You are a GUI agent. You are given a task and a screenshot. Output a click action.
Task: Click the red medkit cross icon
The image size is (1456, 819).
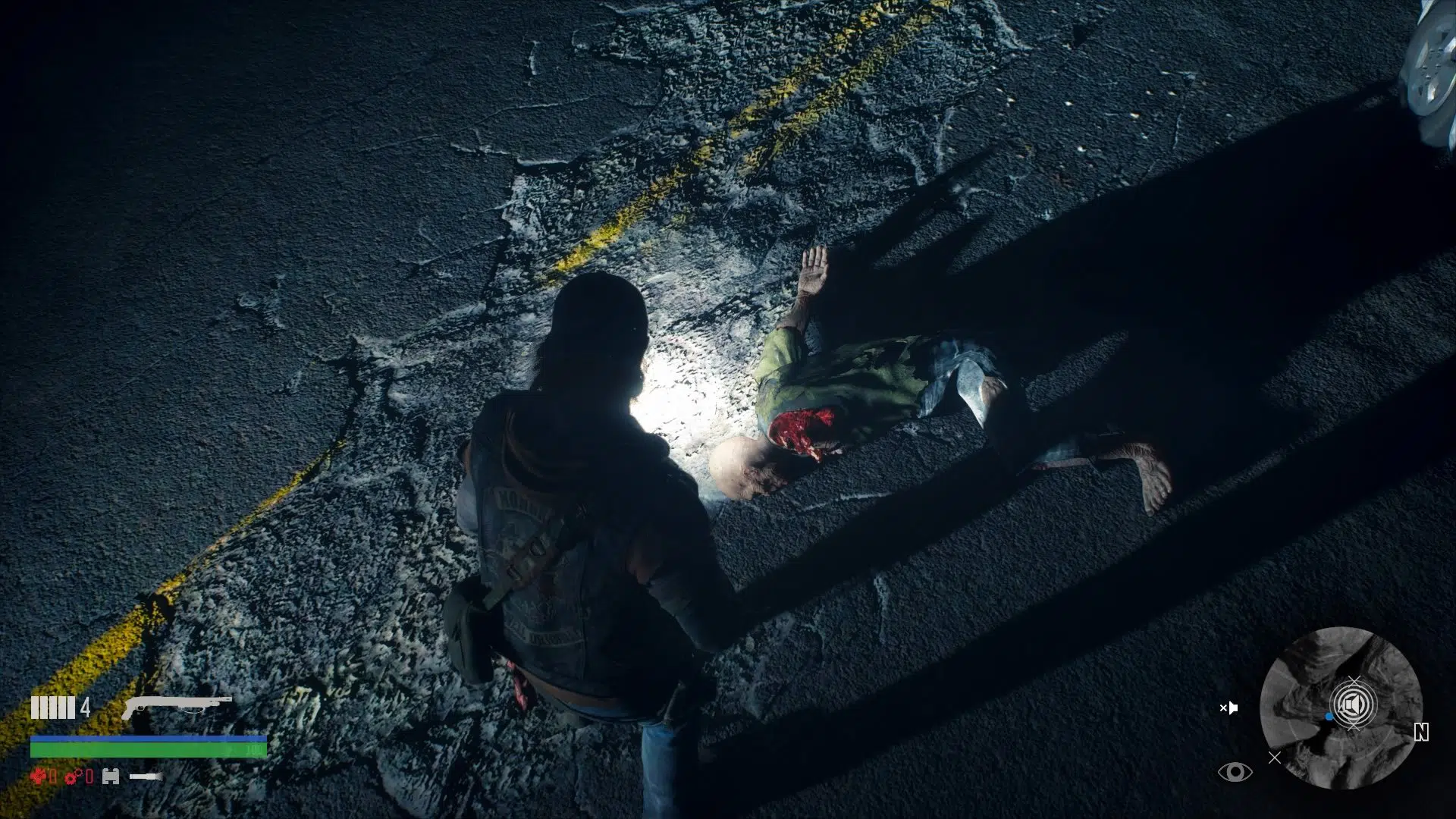click(39, 776)
